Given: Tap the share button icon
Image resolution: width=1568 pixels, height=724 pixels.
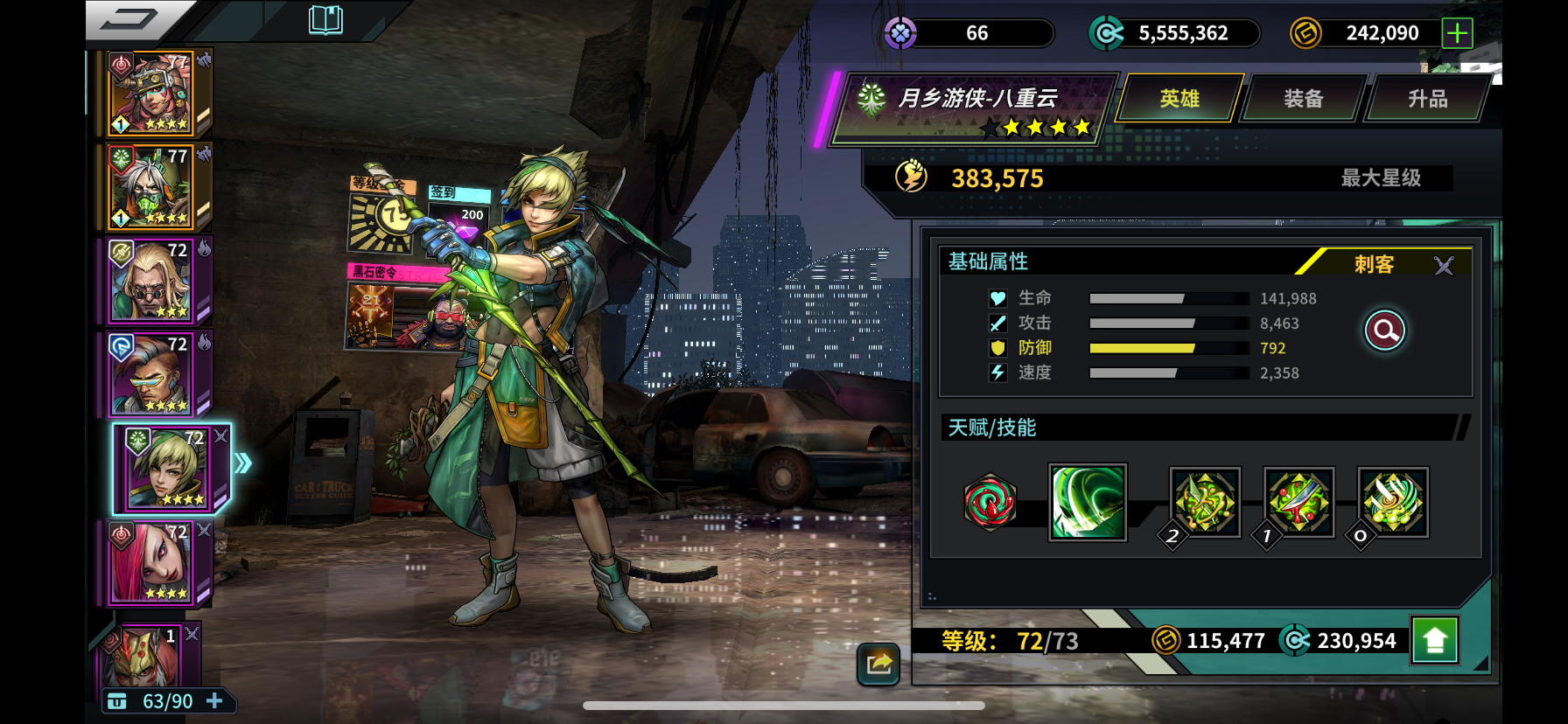Looking at the screenshot, I should (x=878, y=664).
